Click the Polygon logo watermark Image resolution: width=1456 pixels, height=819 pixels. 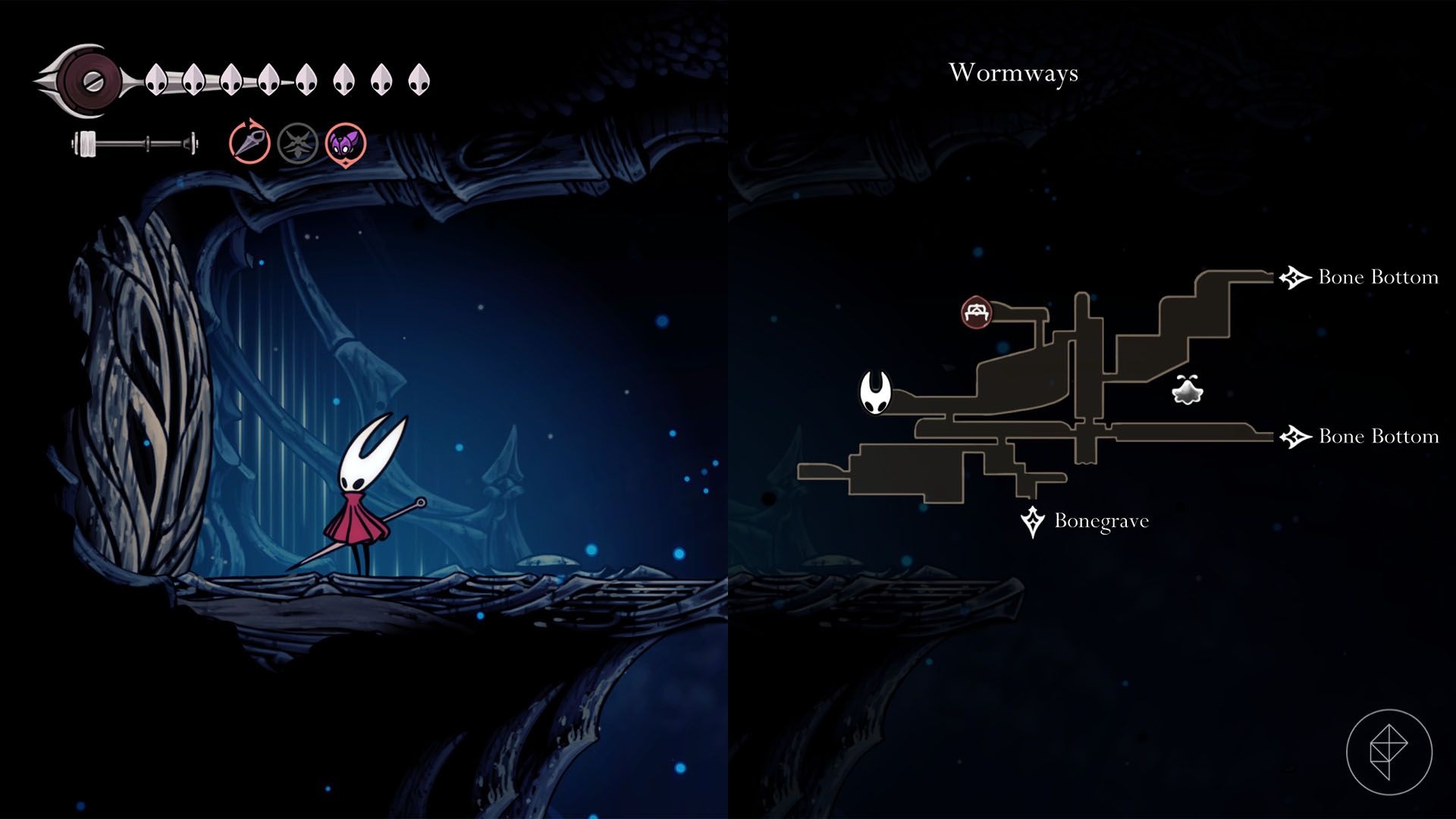[x=1389, y=752]
